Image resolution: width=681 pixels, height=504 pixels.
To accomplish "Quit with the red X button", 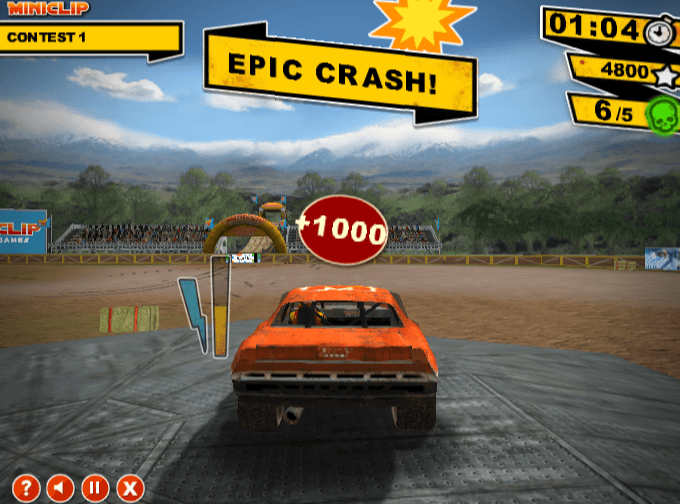I will pos(129,488).
